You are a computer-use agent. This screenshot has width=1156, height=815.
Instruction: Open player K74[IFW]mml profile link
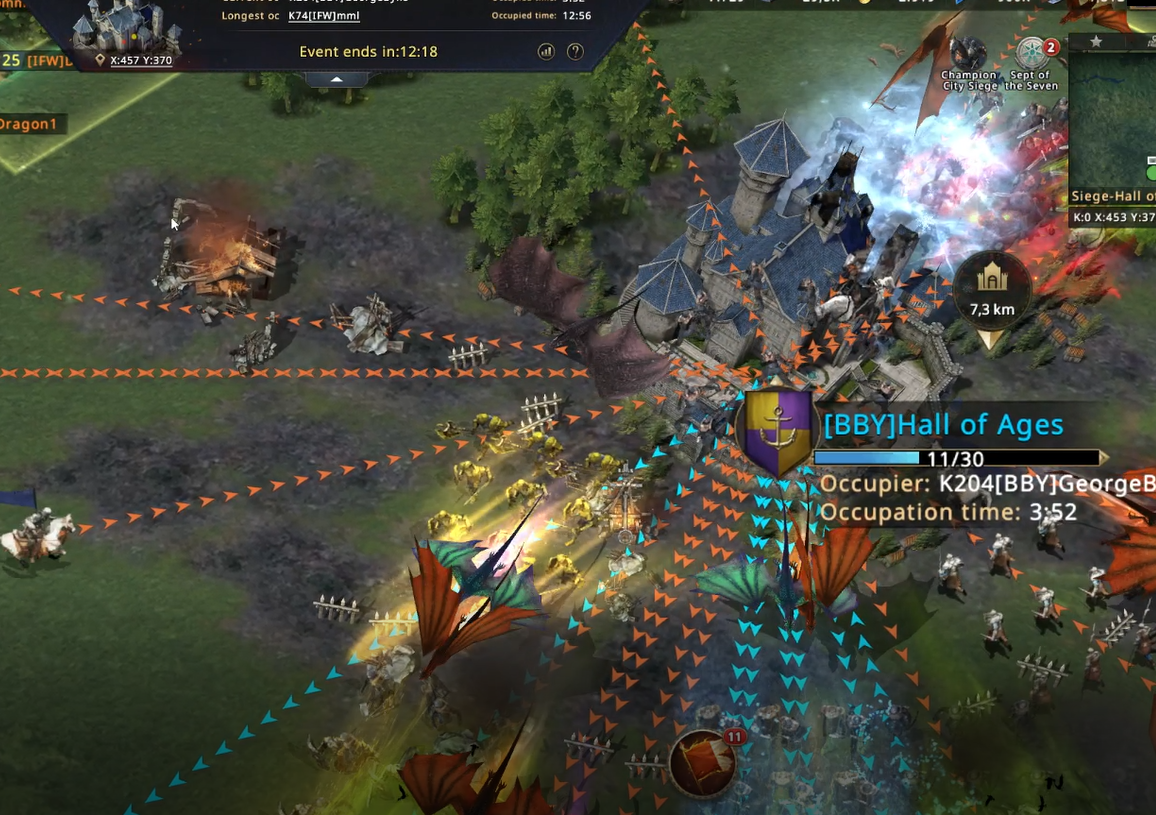pyautogui.click(x=324, y=16)
